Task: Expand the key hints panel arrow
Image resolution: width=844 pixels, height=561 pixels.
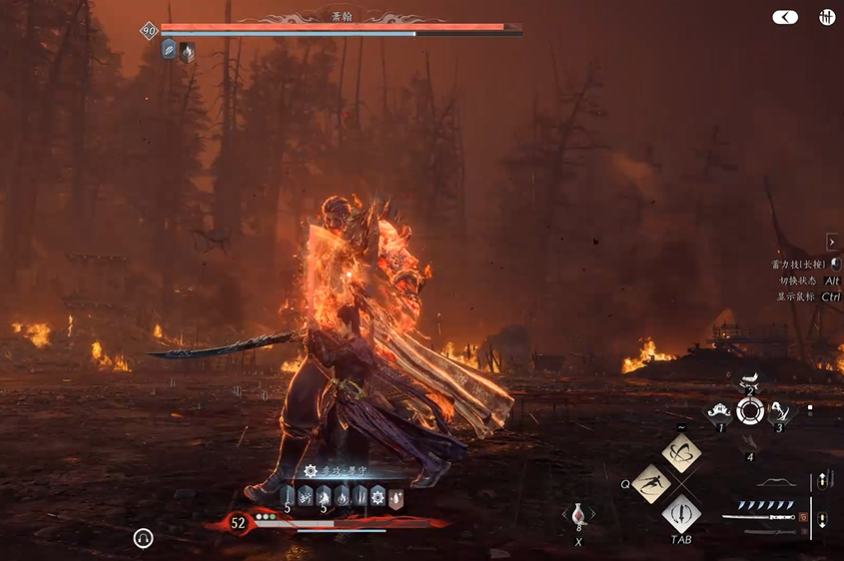Action: click(832, 242)
